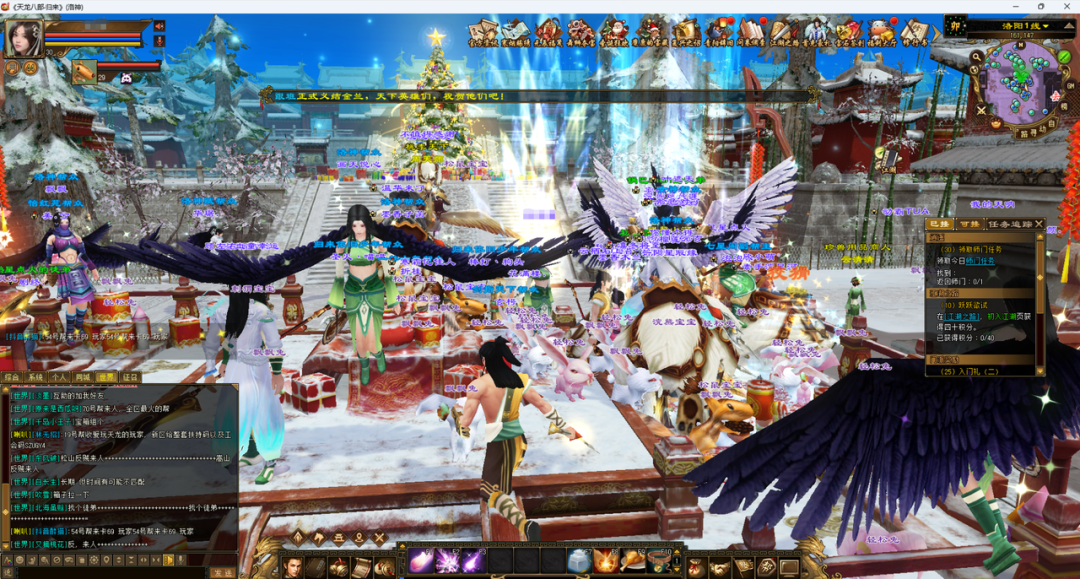Use the roast chicken leg hotbar item

pyautogui.click(x=632, y=560)
